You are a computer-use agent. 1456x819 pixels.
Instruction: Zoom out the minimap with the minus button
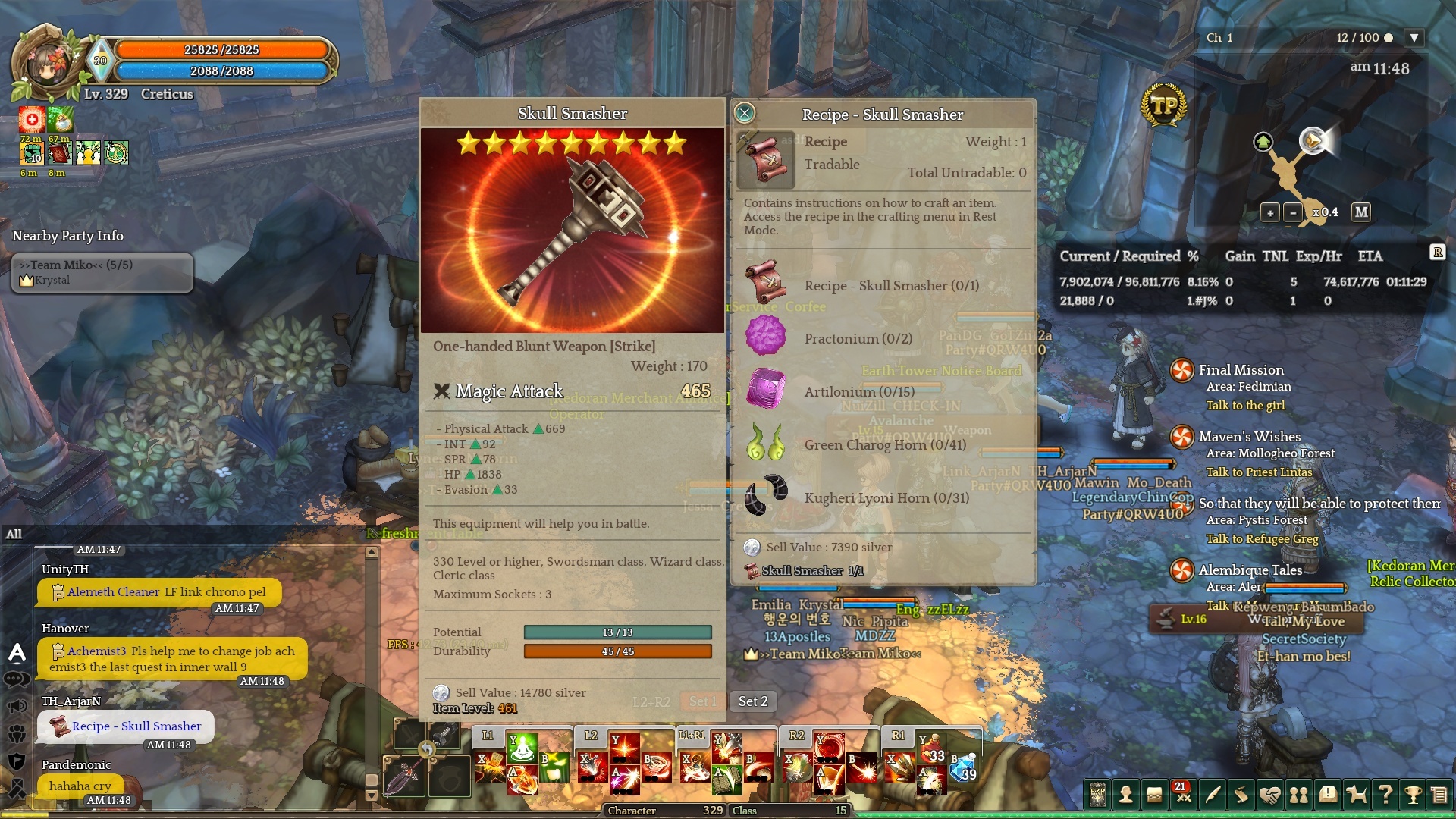pos(1293,213)
